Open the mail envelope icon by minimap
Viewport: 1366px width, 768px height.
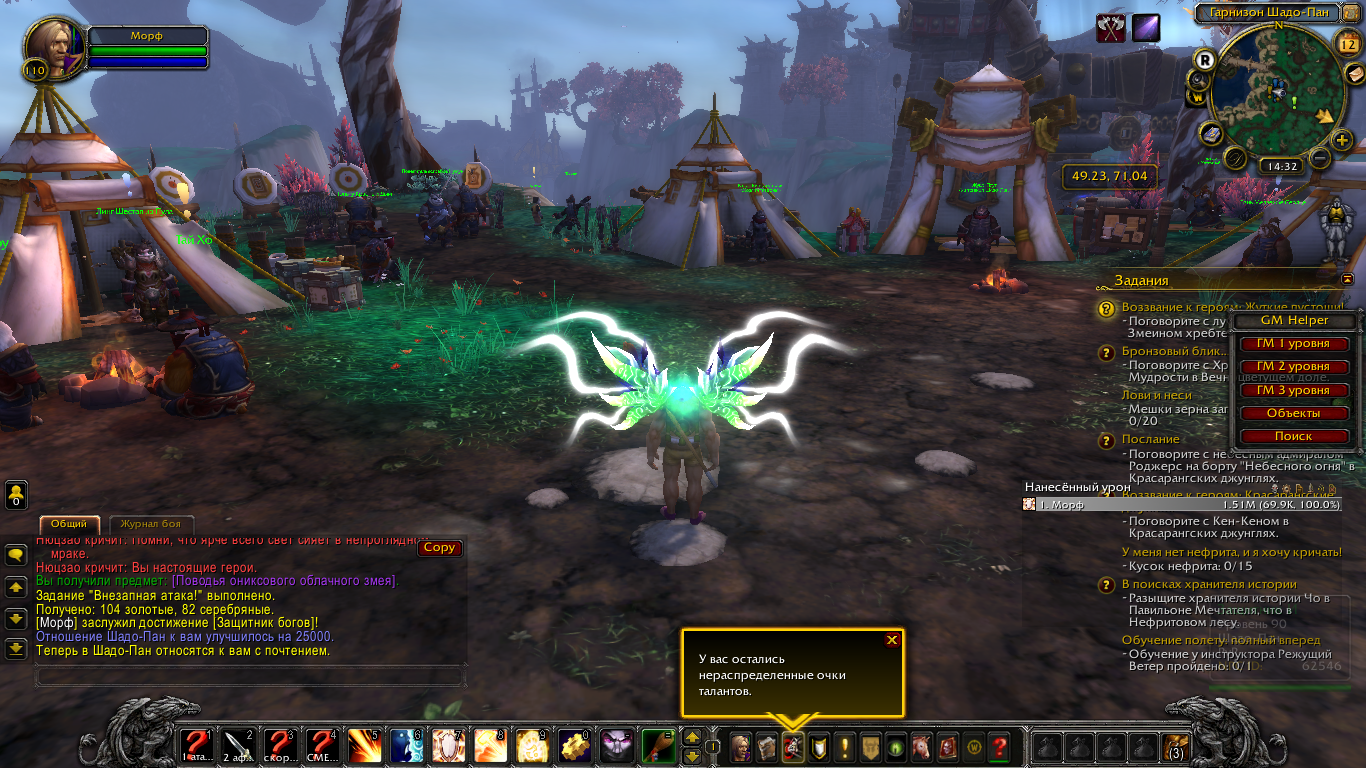[x=1354, y=75]
